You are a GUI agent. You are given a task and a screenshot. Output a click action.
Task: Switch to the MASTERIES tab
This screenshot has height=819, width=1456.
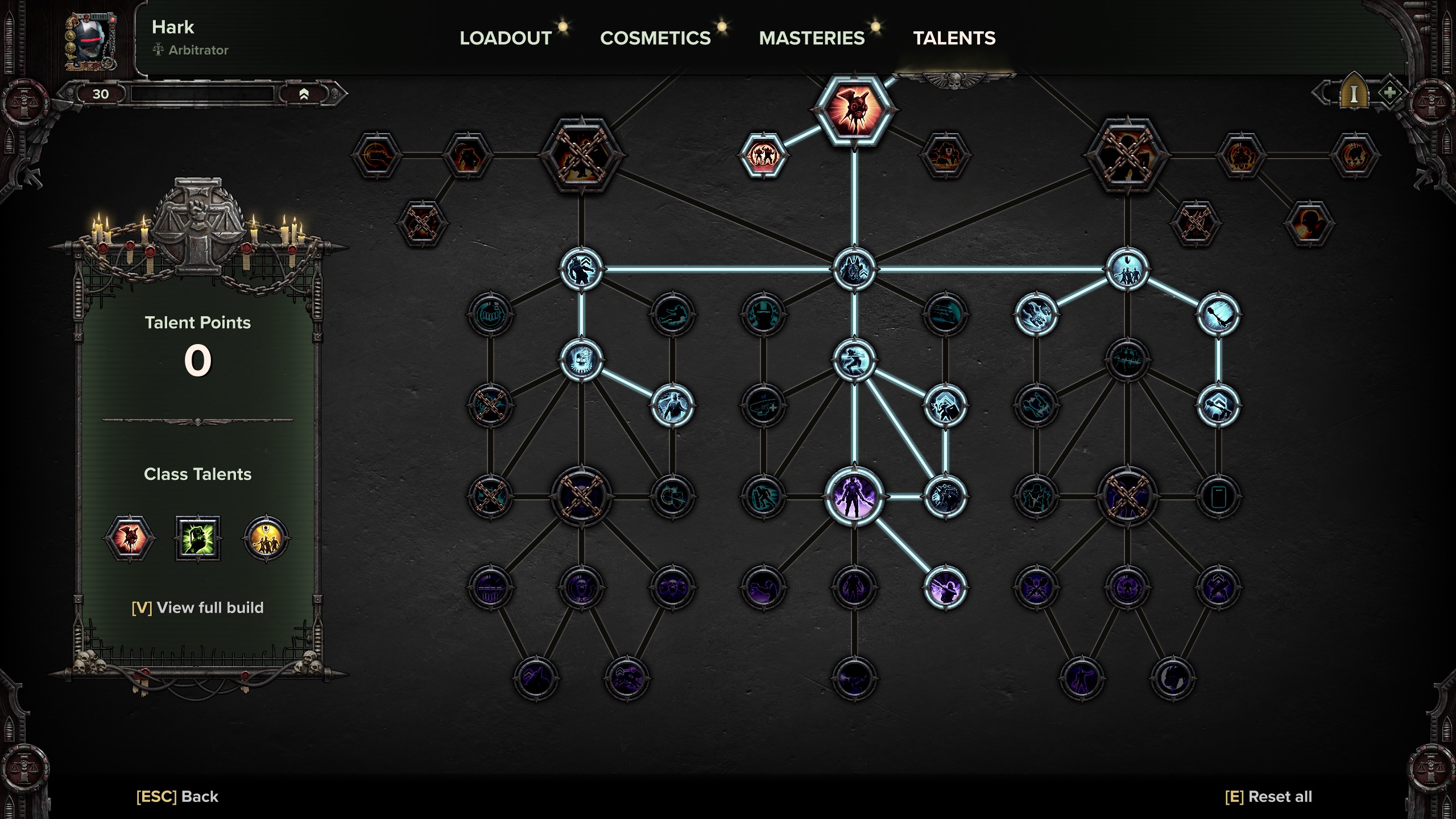(812, 38)
